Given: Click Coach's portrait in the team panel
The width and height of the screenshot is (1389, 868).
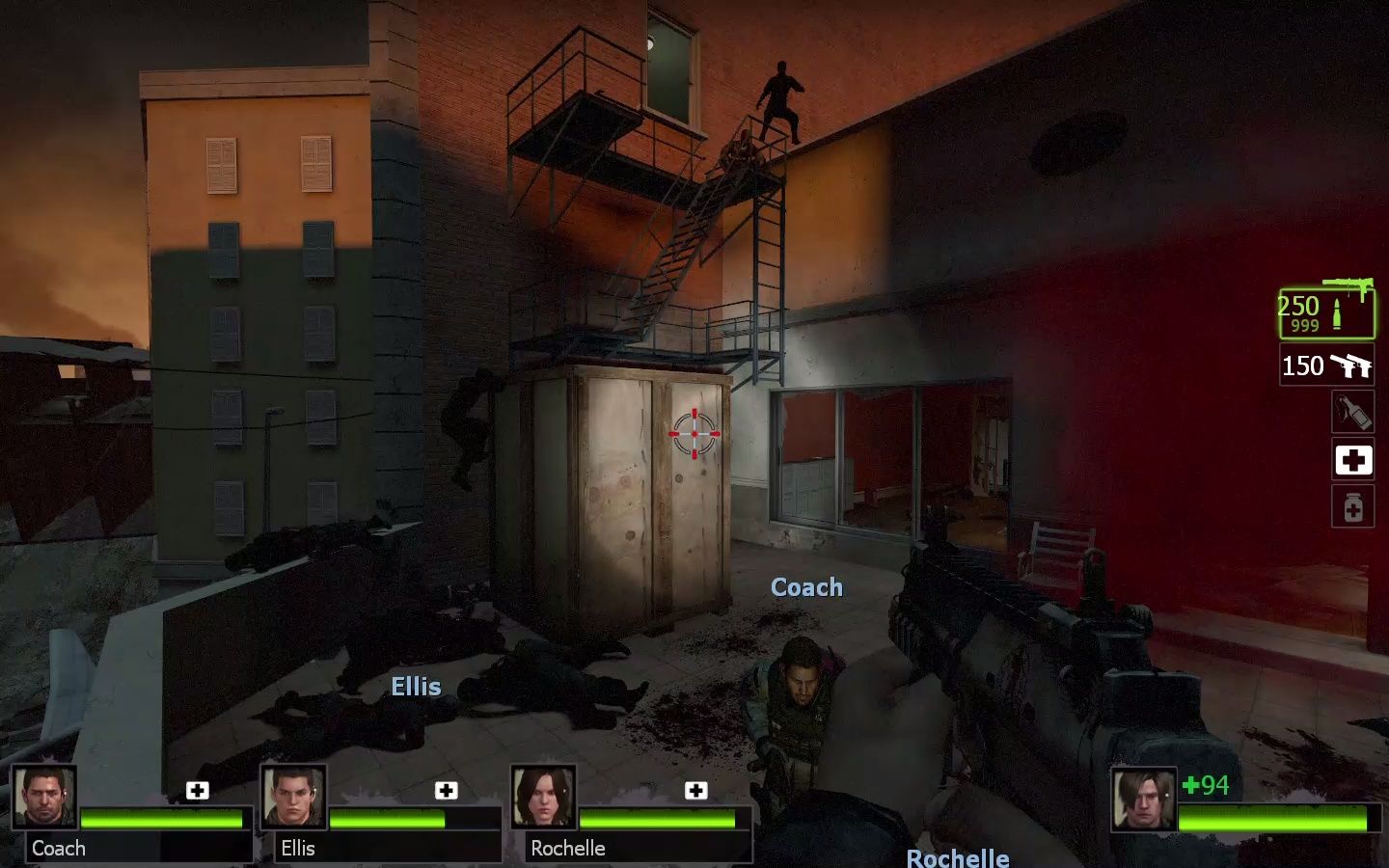Looking at the screenshot, I should [x=44, y=797].
